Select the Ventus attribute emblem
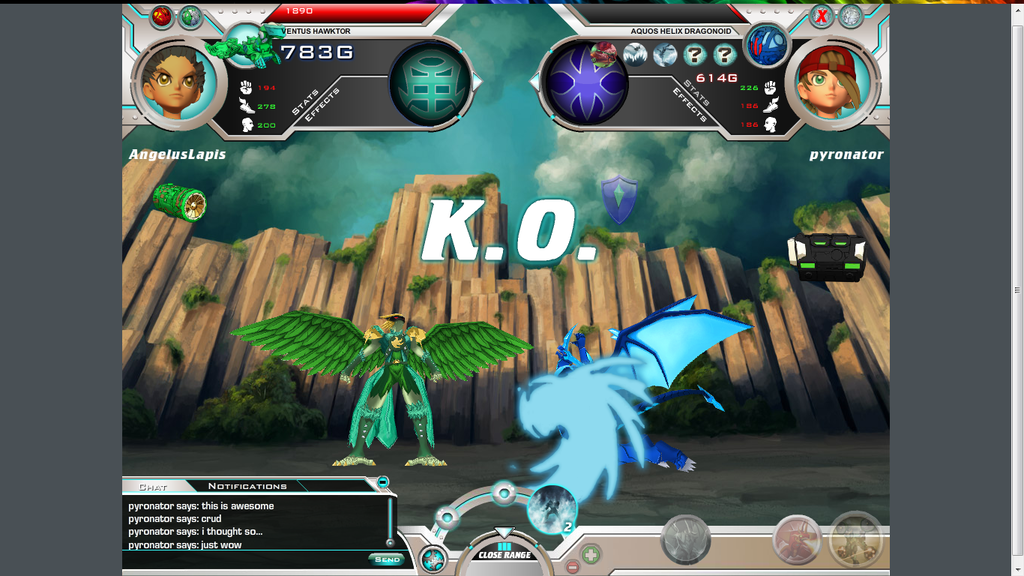 [430, 81]
